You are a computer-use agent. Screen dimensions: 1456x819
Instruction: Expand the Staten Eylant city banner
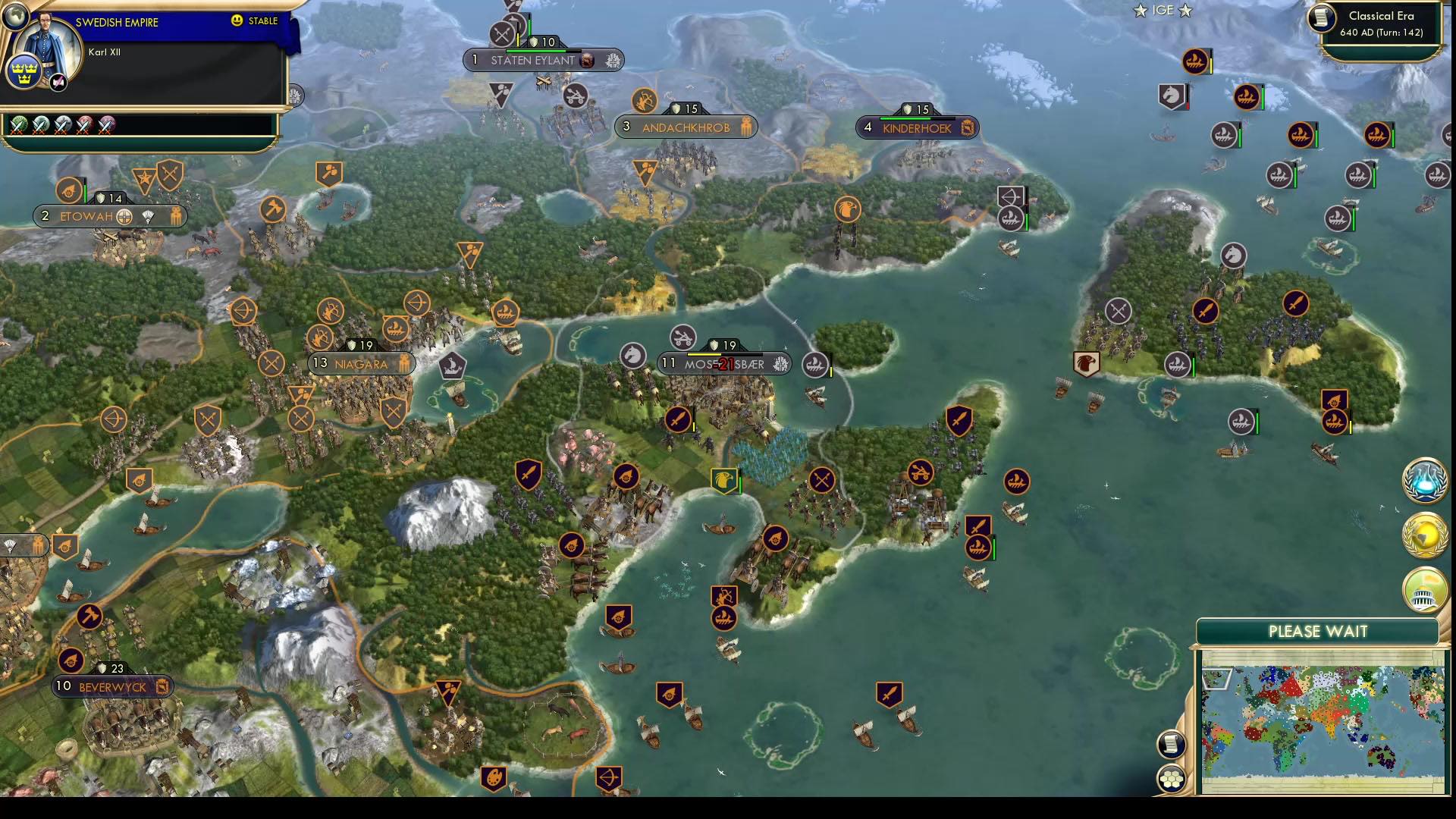point(543,59)
